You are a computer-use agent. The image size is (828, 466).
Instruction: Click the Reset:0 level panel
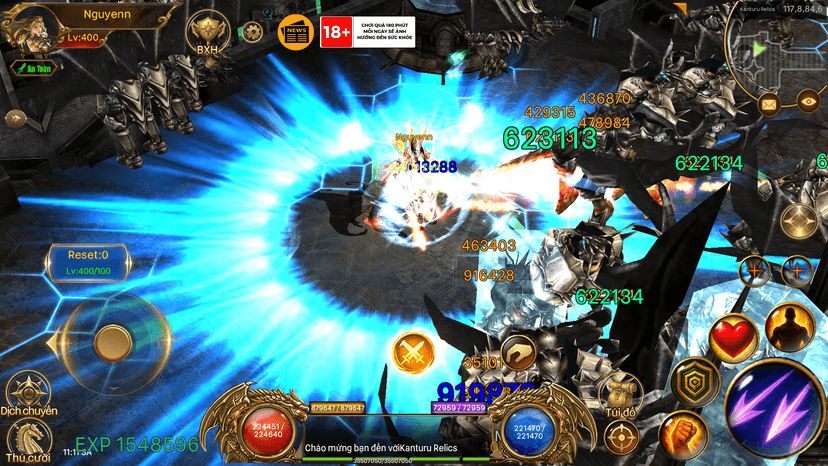[x=88, y=263]
